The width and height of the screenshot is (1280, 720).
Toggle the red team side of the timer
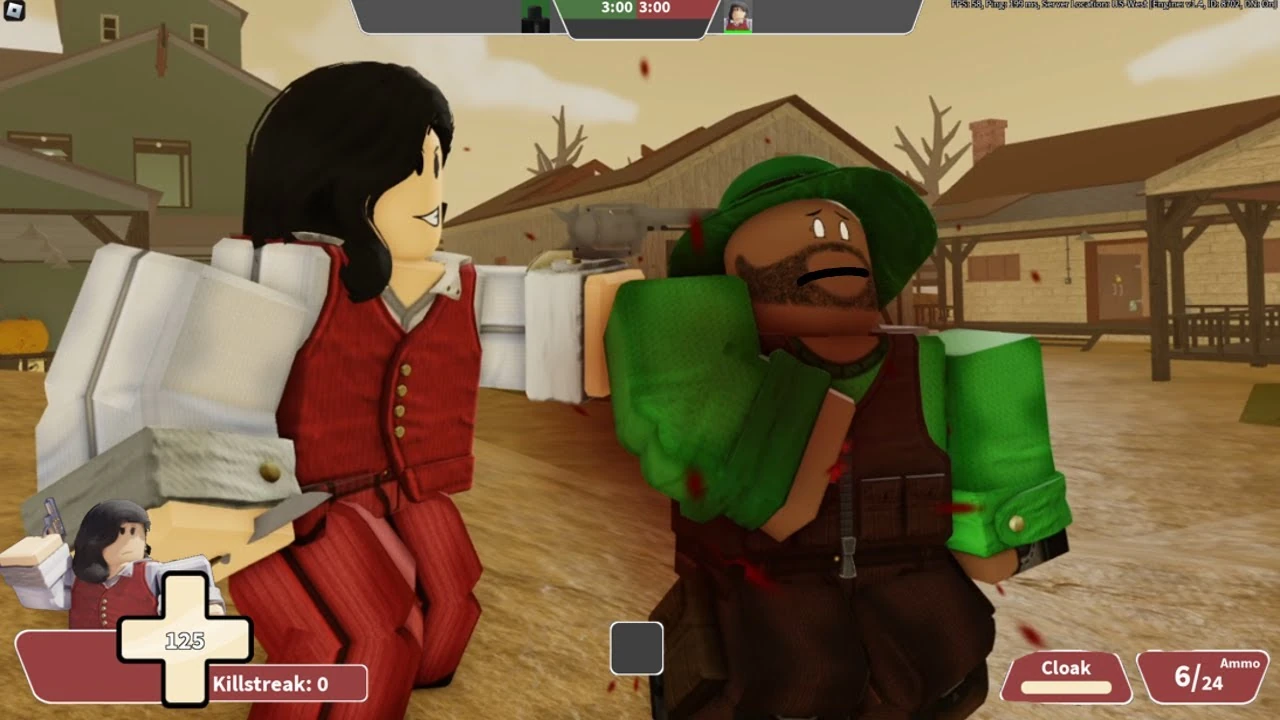(662, 12)
